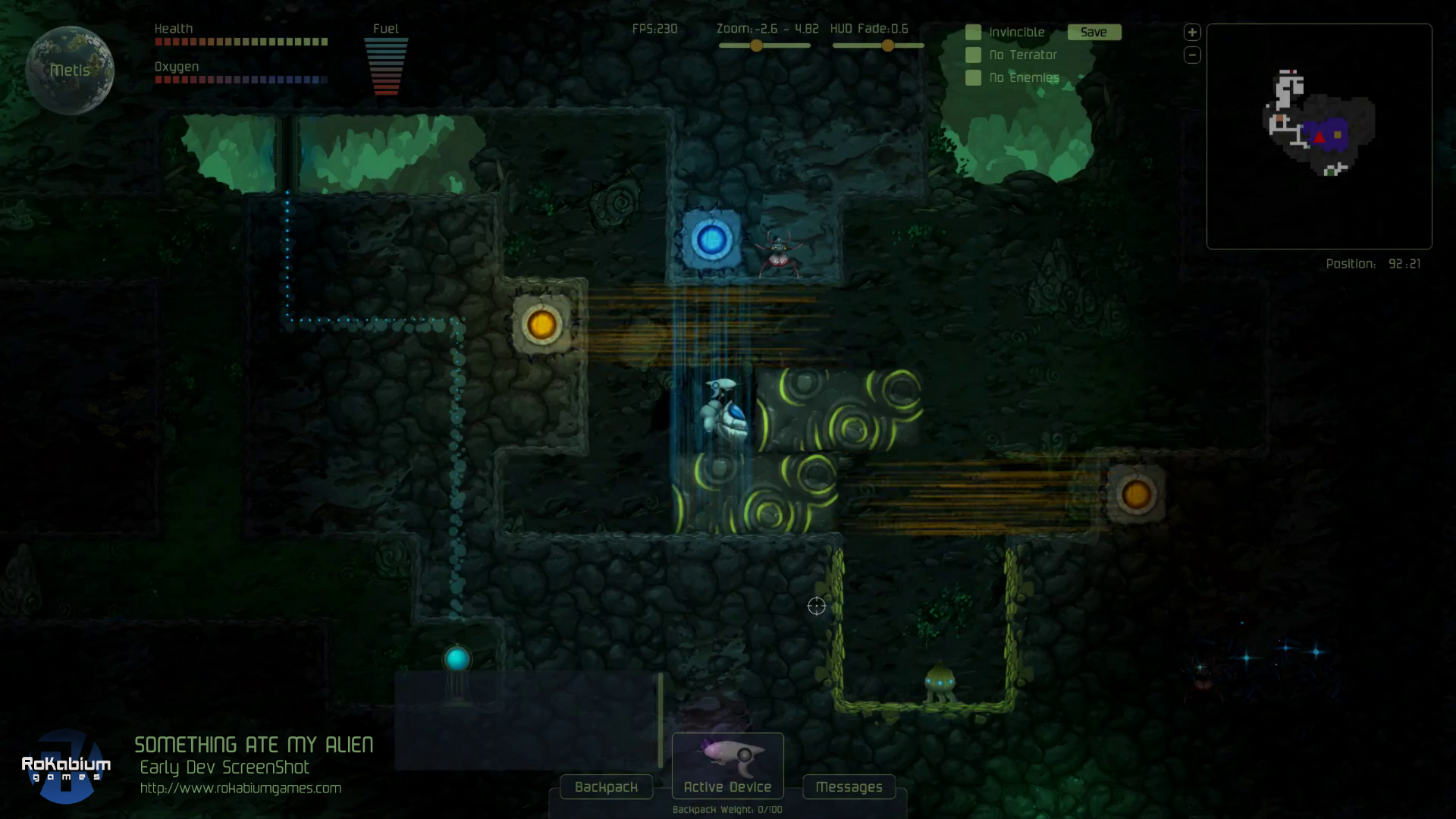Toggle the Invincible checkbox
Viewport: 1456px width, 819px height.
(973, 33)
